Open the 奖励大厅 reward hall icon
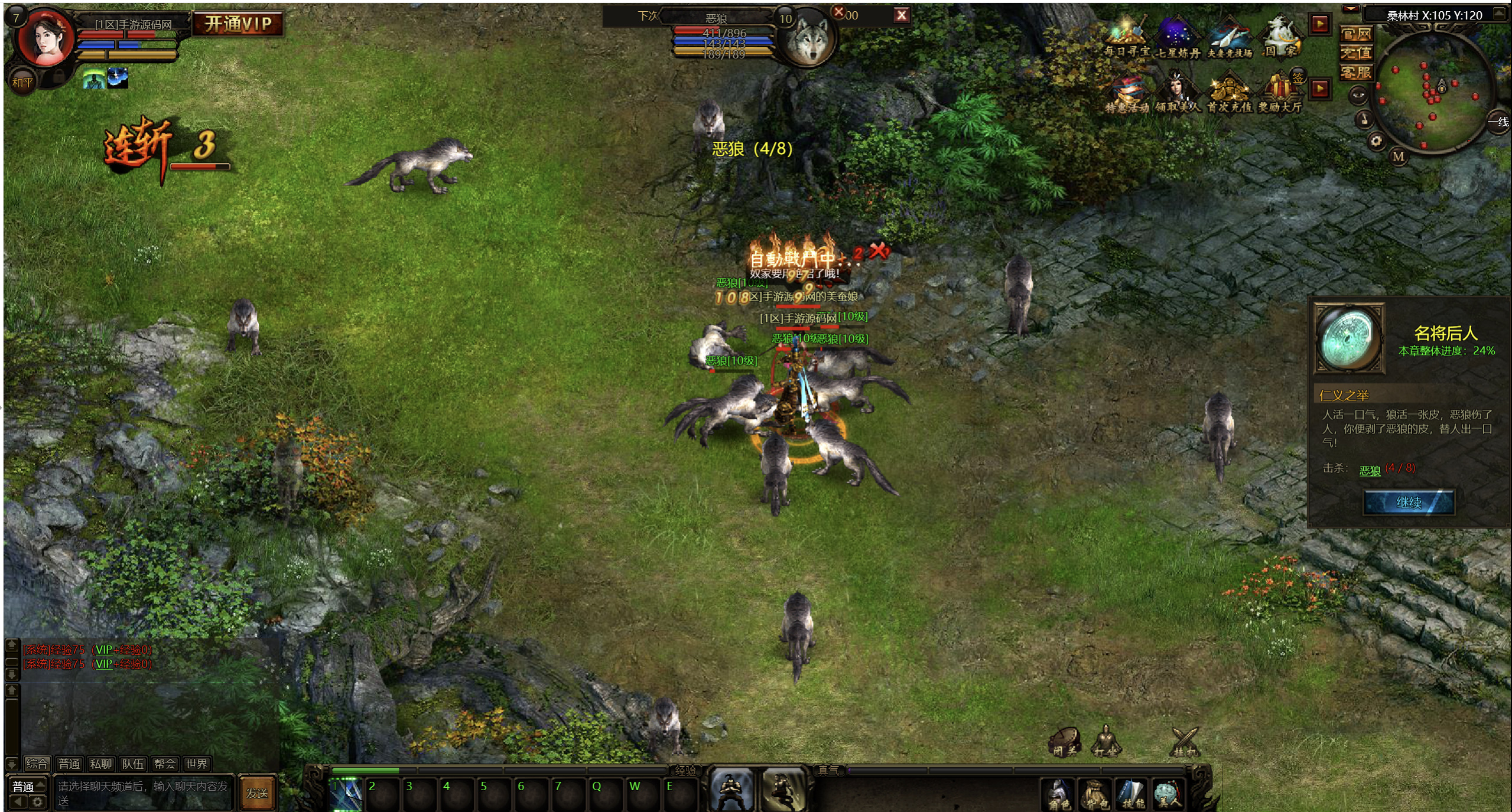The width and height of the screenshot is (1512, 812). [1280, 93]
